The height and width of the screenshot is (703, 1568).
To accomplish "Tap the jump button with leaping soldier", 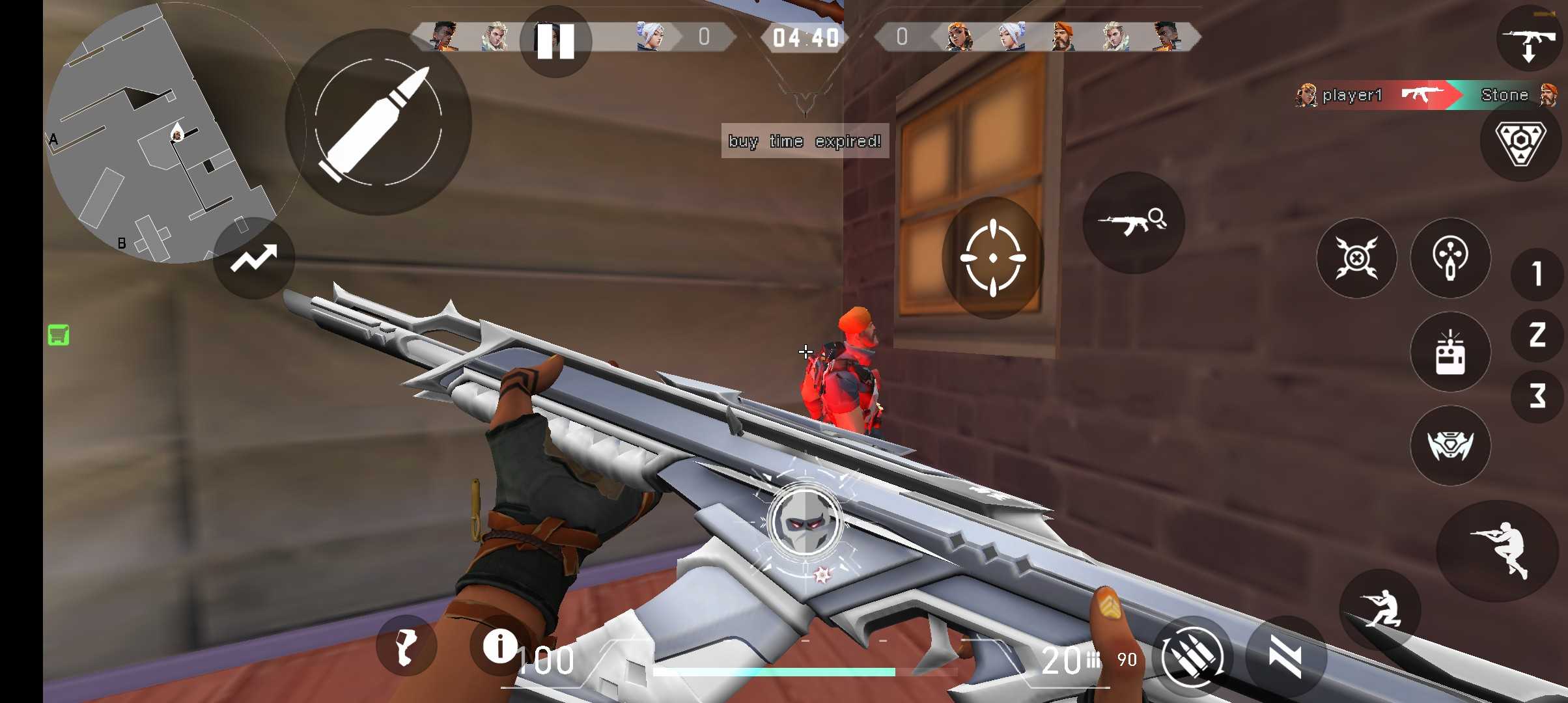I will coord(1500,550).
